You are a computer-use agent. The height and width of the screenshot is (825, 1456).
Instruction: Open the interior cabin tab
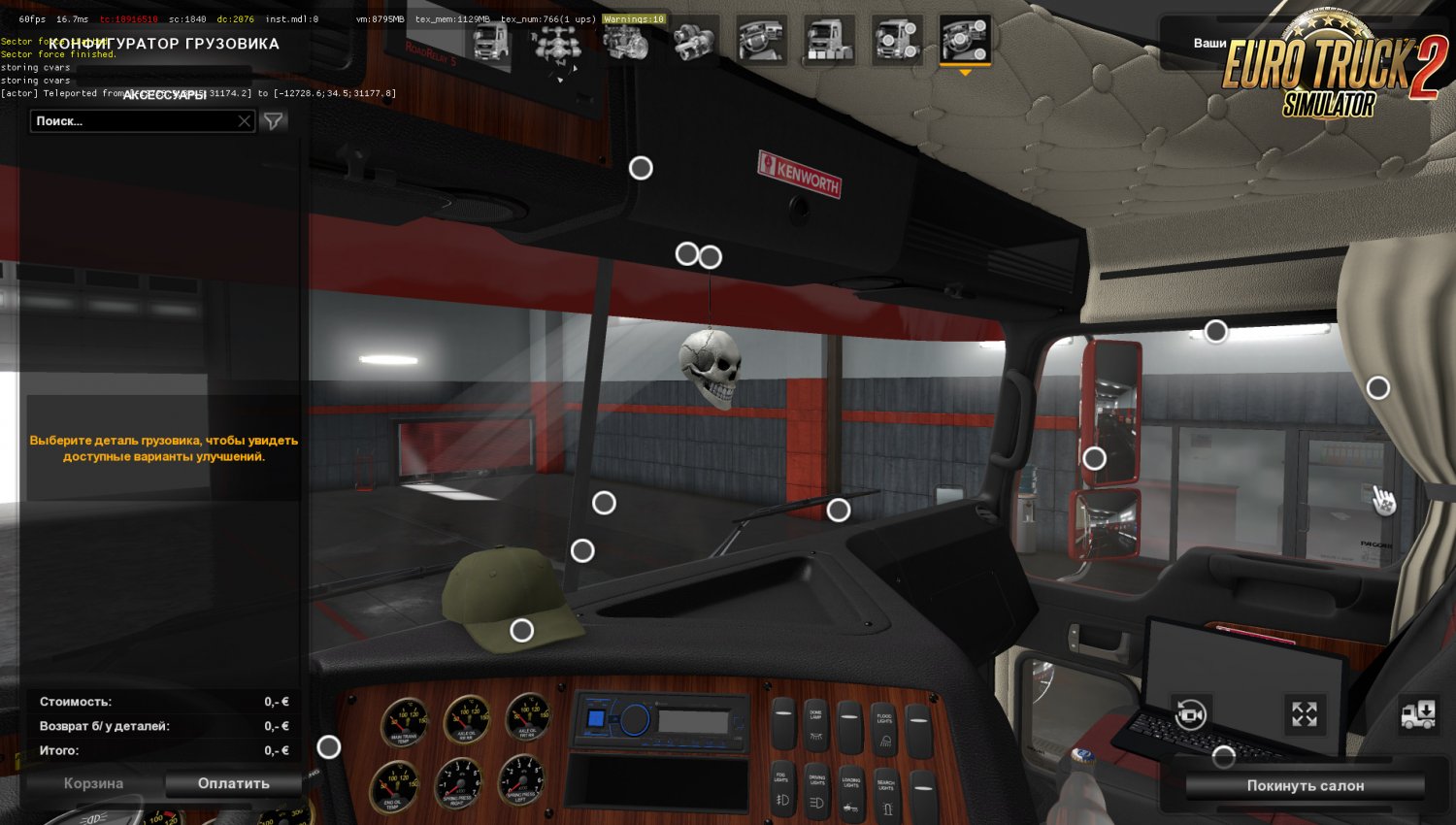click(x=762, y=43)
